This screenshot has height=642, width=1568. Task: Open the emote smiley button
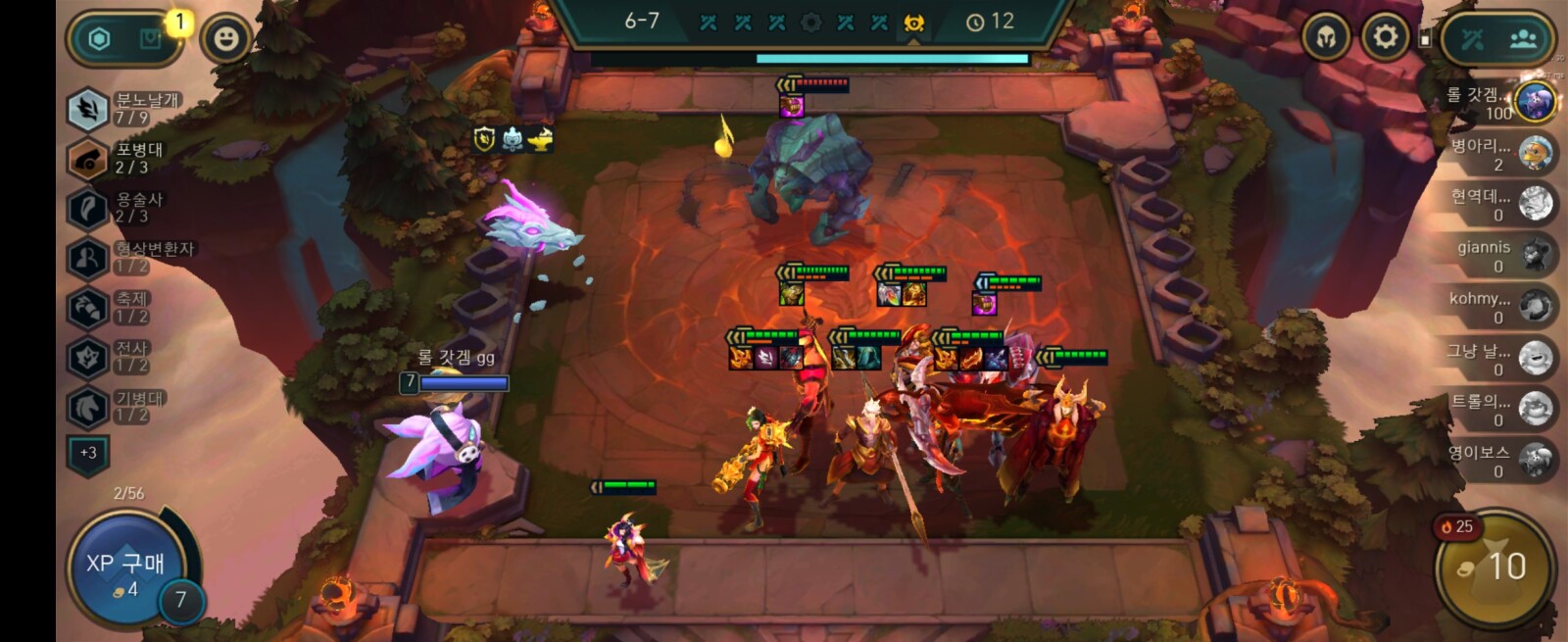click(x=226, y=39)
